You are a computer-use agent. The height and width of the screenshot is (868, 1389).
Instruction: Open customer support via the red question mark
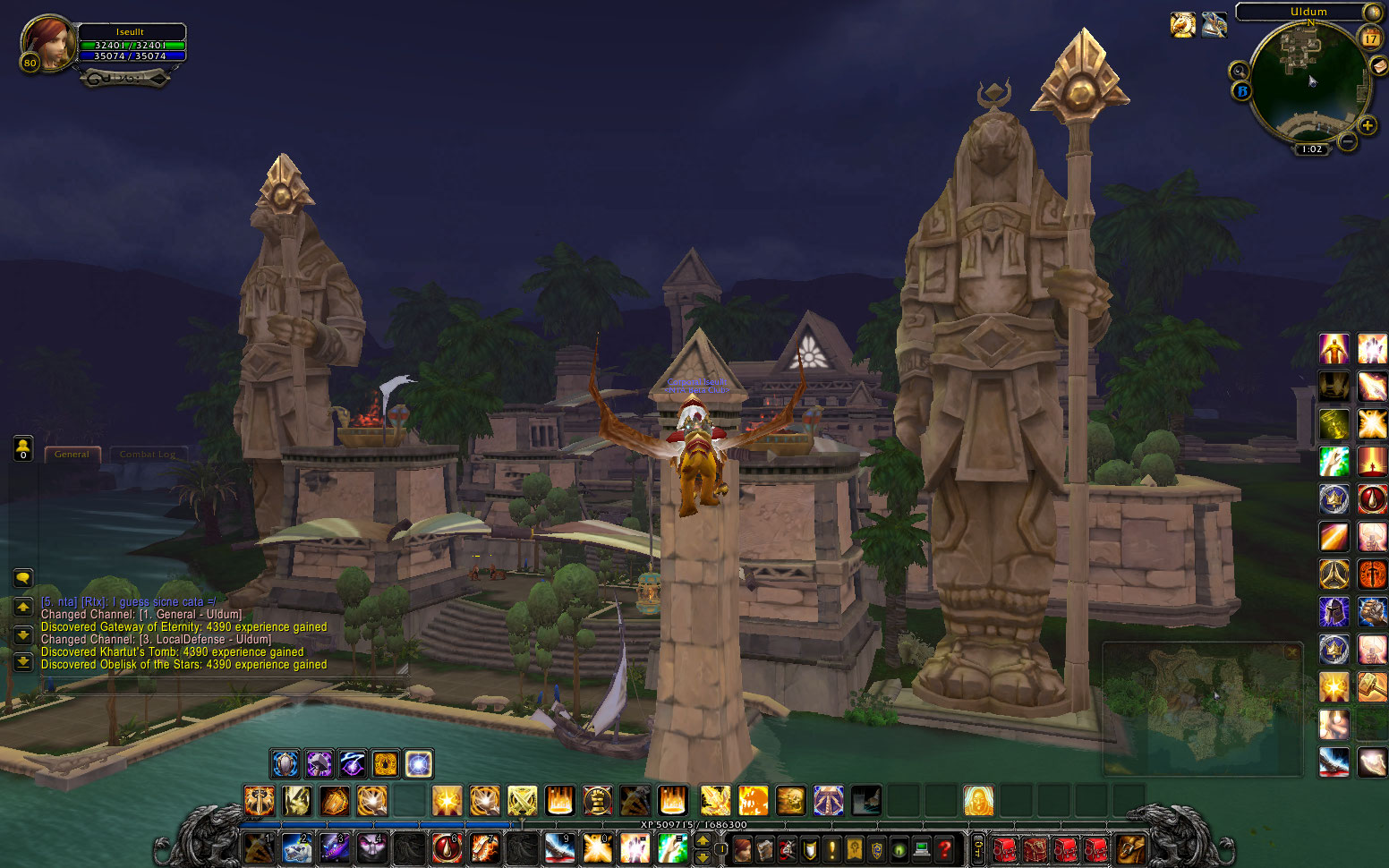(x=943, y=848)
